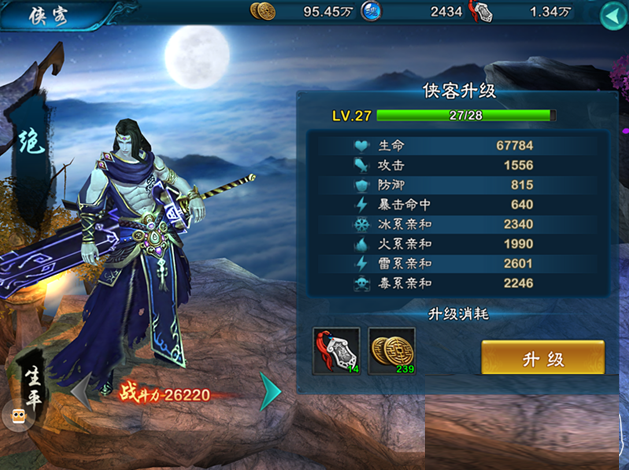Tap the gold coin currency icon

(x=263, y=12)
